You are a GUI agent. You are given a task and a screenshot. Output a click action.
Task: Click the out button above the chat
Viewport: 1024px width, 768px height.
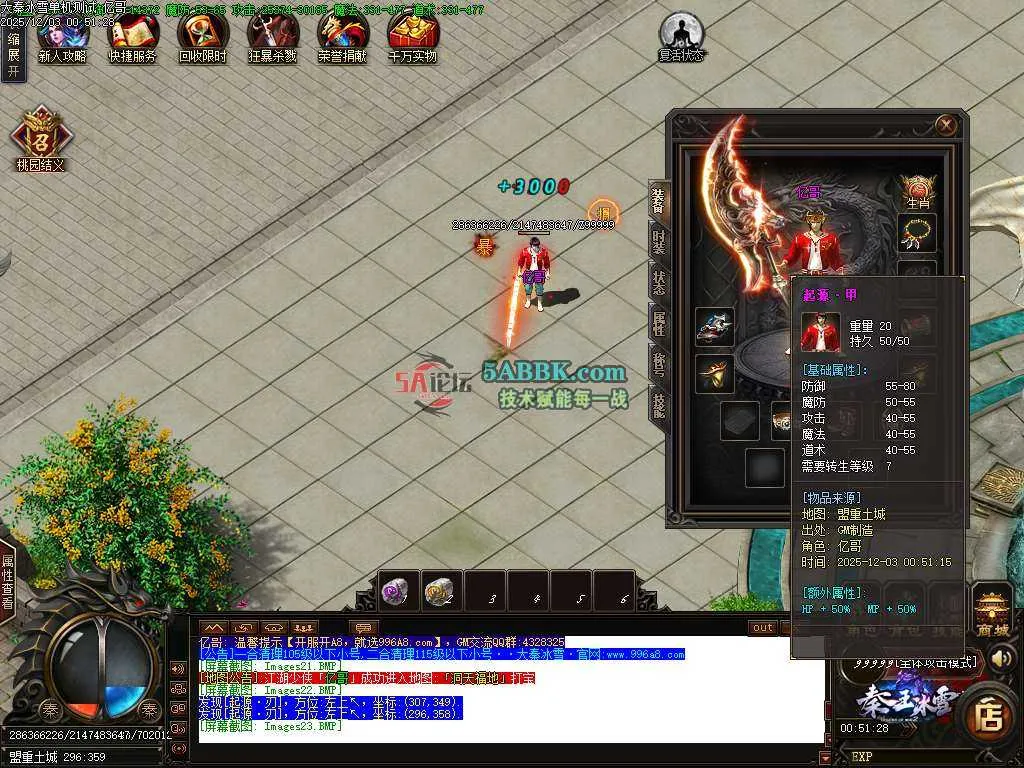(x=763, y=627)
